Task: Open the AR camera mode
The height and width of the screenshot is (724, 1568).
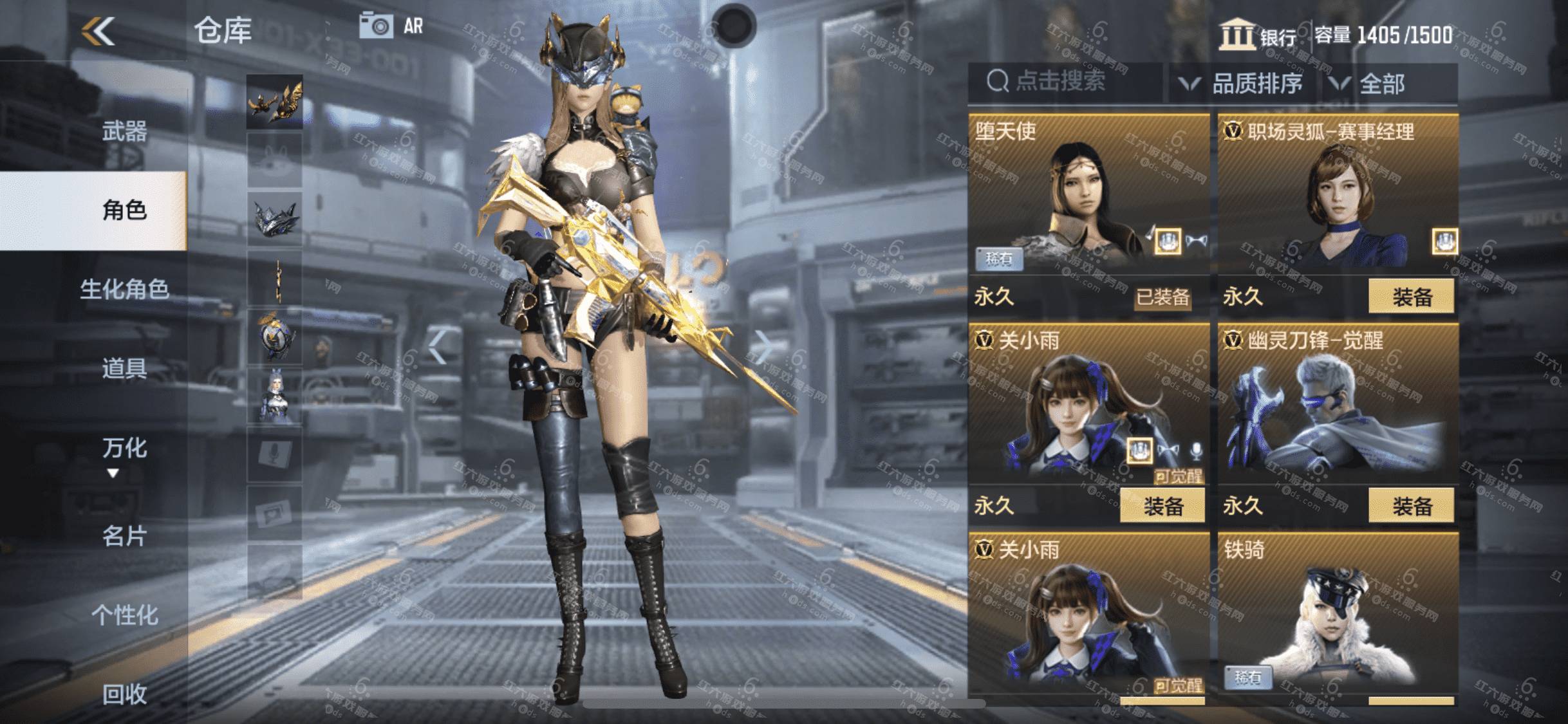Action: coord(391,26)
